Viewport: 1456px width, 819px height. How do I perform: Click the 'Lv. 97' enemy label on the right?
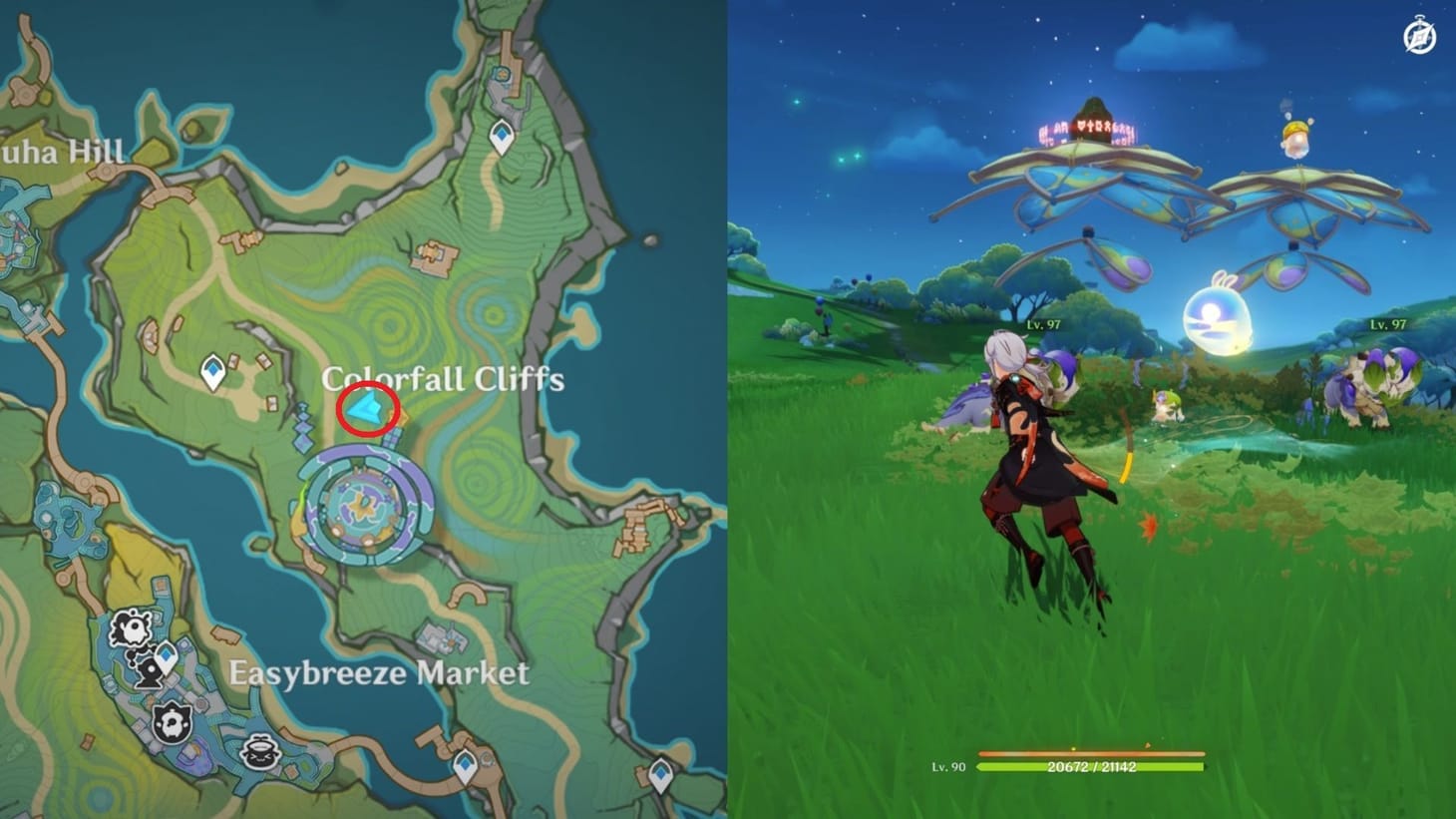pos(1387,323)
